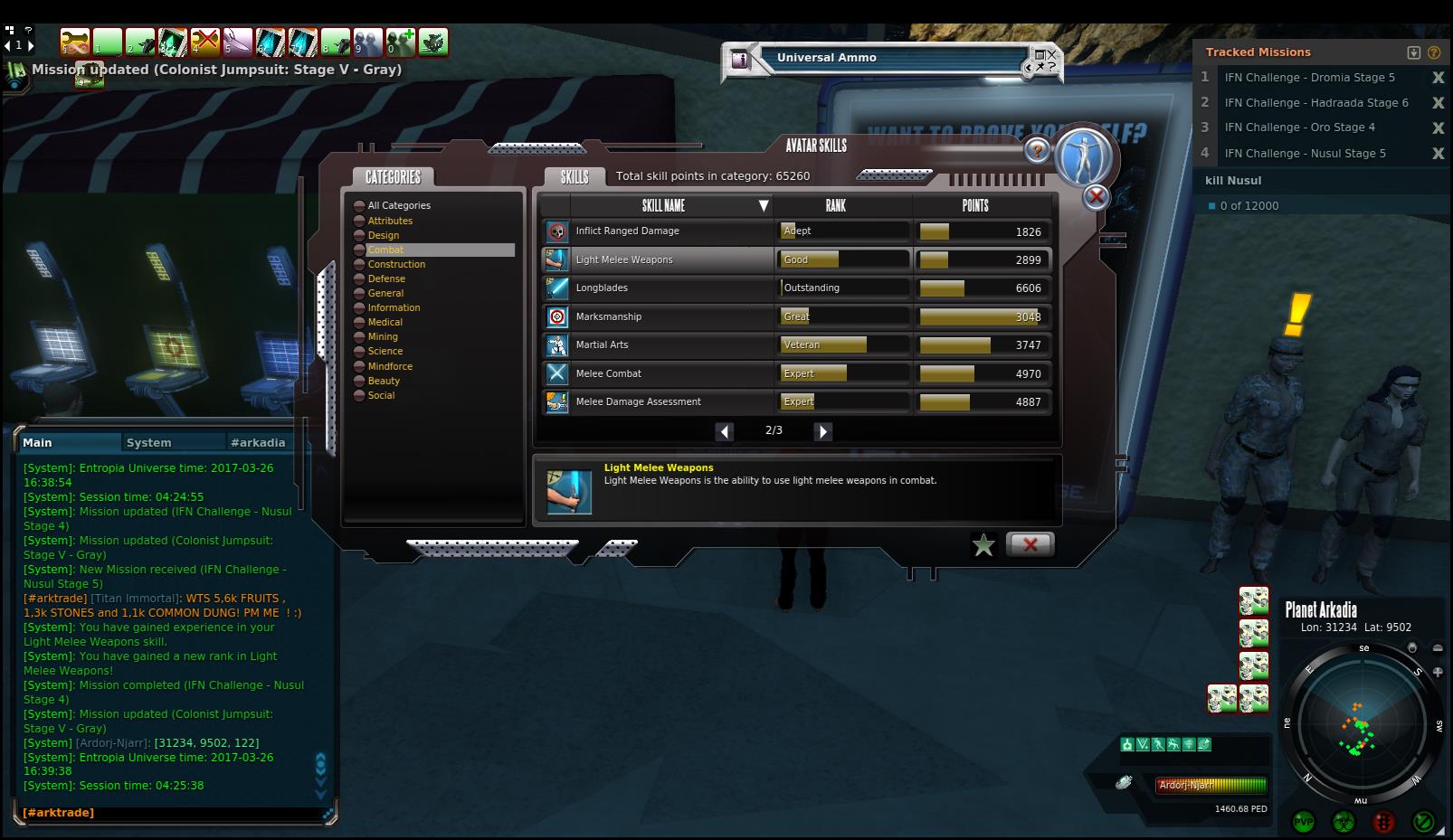Image resolution: width=1453 pixels, height=840 pixels.
Task: Sort skills by the Points column
Action: (x=974, y=206)
